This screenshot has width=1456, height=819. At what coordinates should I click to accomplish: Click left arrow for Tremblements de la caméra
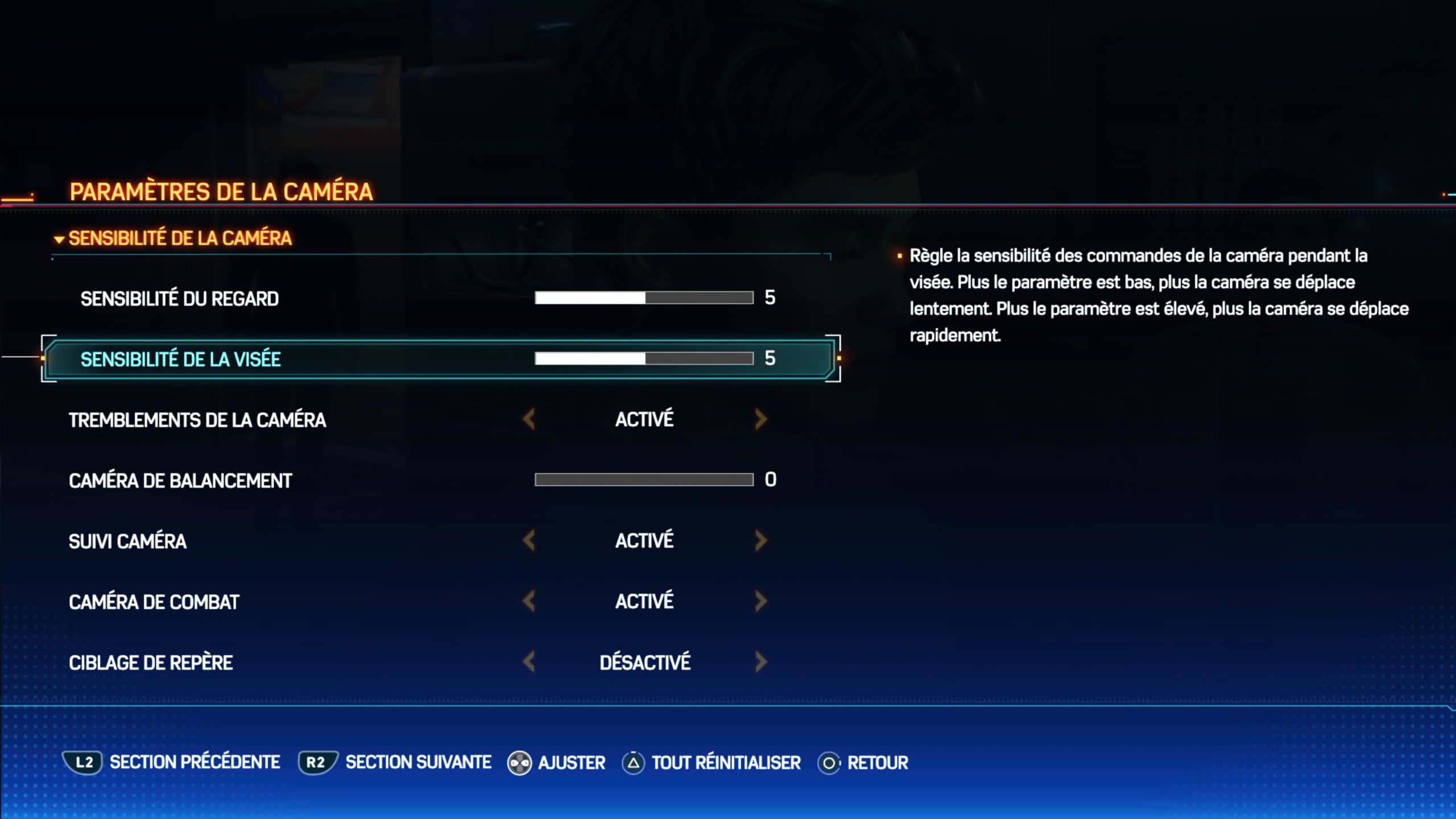(529, 420)
